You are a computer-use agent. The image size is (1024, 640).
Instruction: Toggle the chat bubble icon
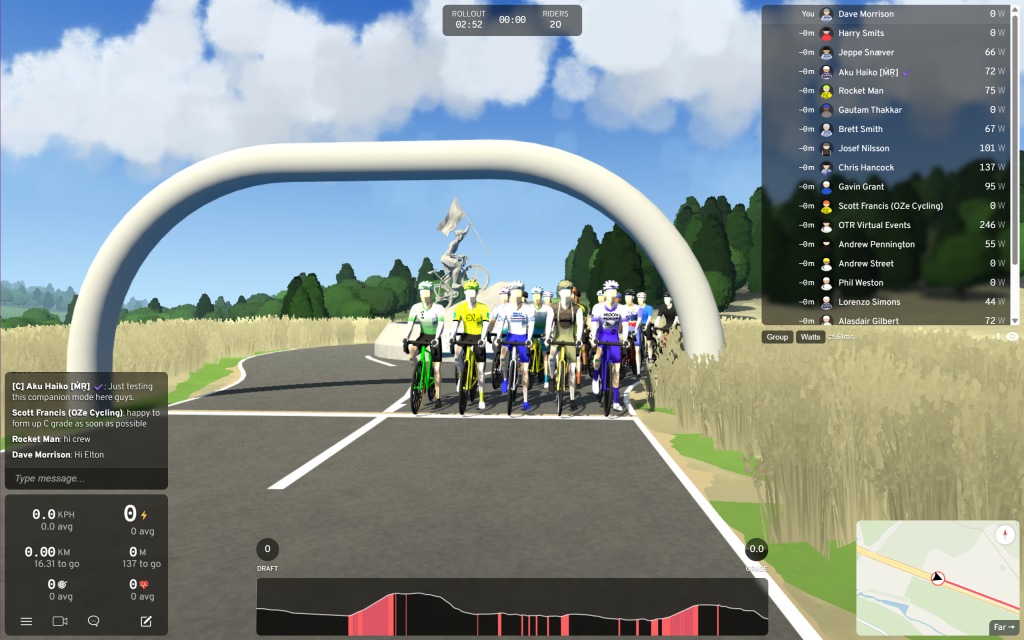coord(94,621)
